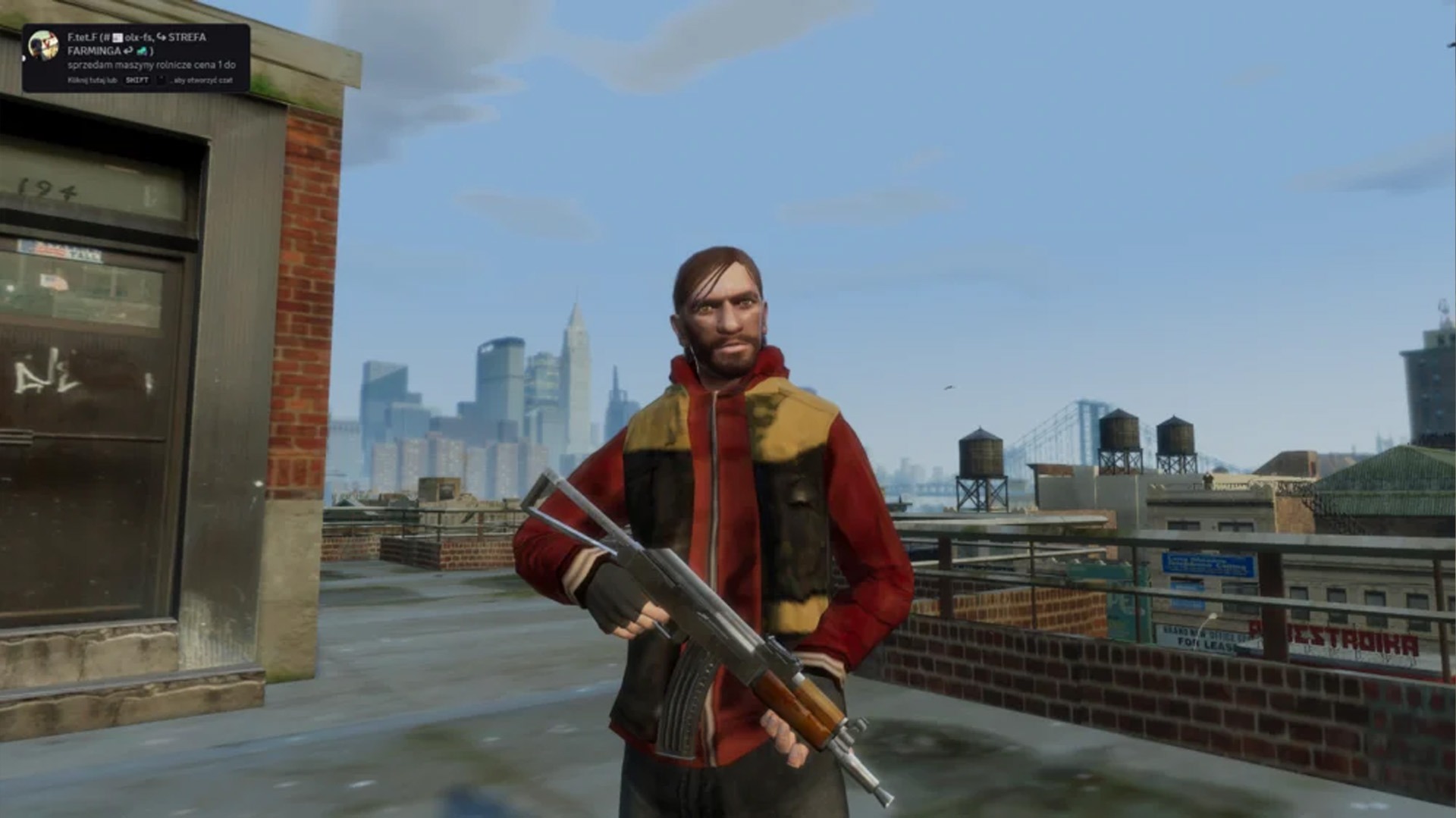Click the F.tet.F avatar image
Image resolution: width=1456 pixels, height=818 pixels.
coord(43,45)
